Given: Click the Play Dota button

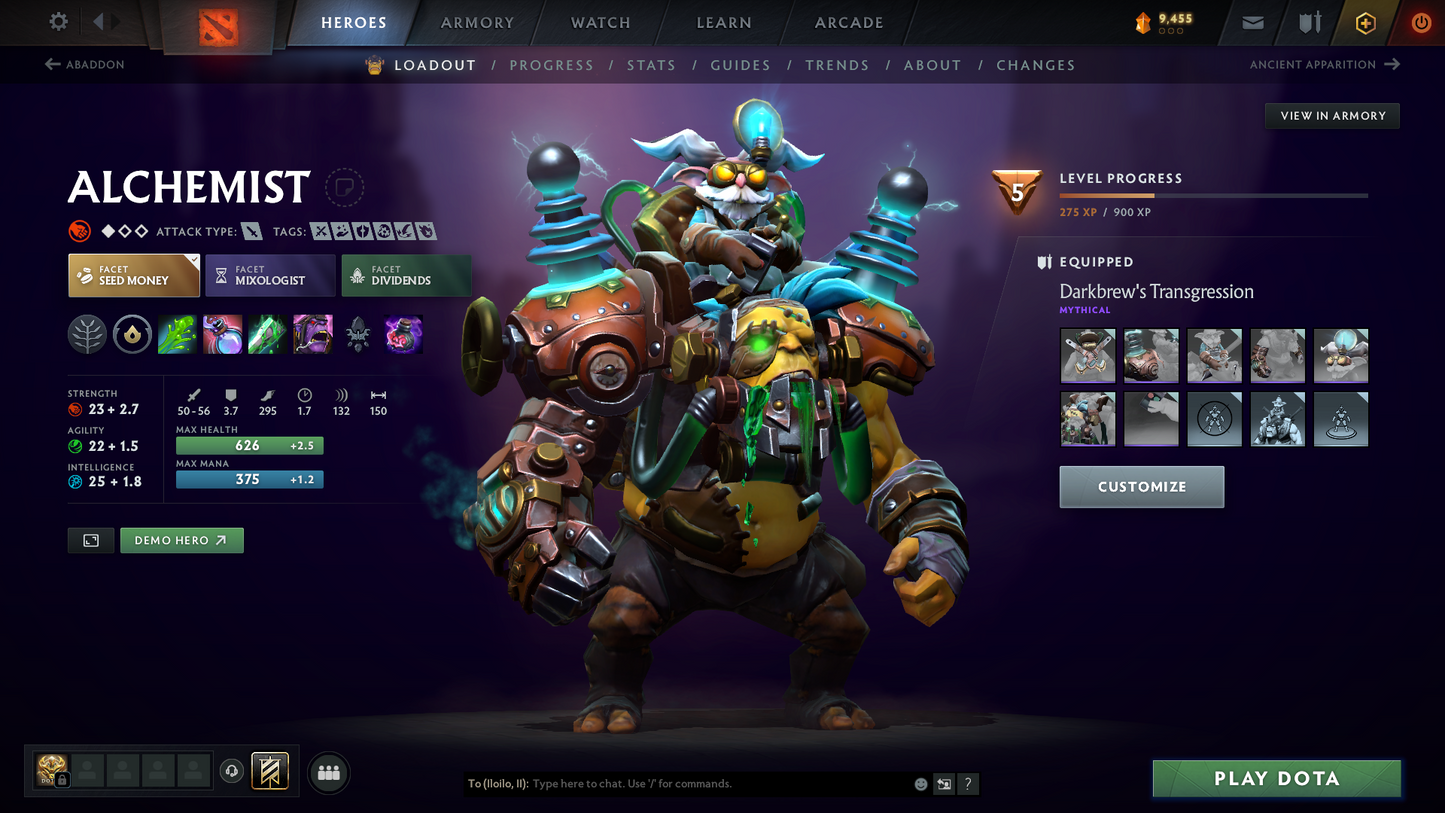Looking at the screenshot, I should [x=1276, y=778].
